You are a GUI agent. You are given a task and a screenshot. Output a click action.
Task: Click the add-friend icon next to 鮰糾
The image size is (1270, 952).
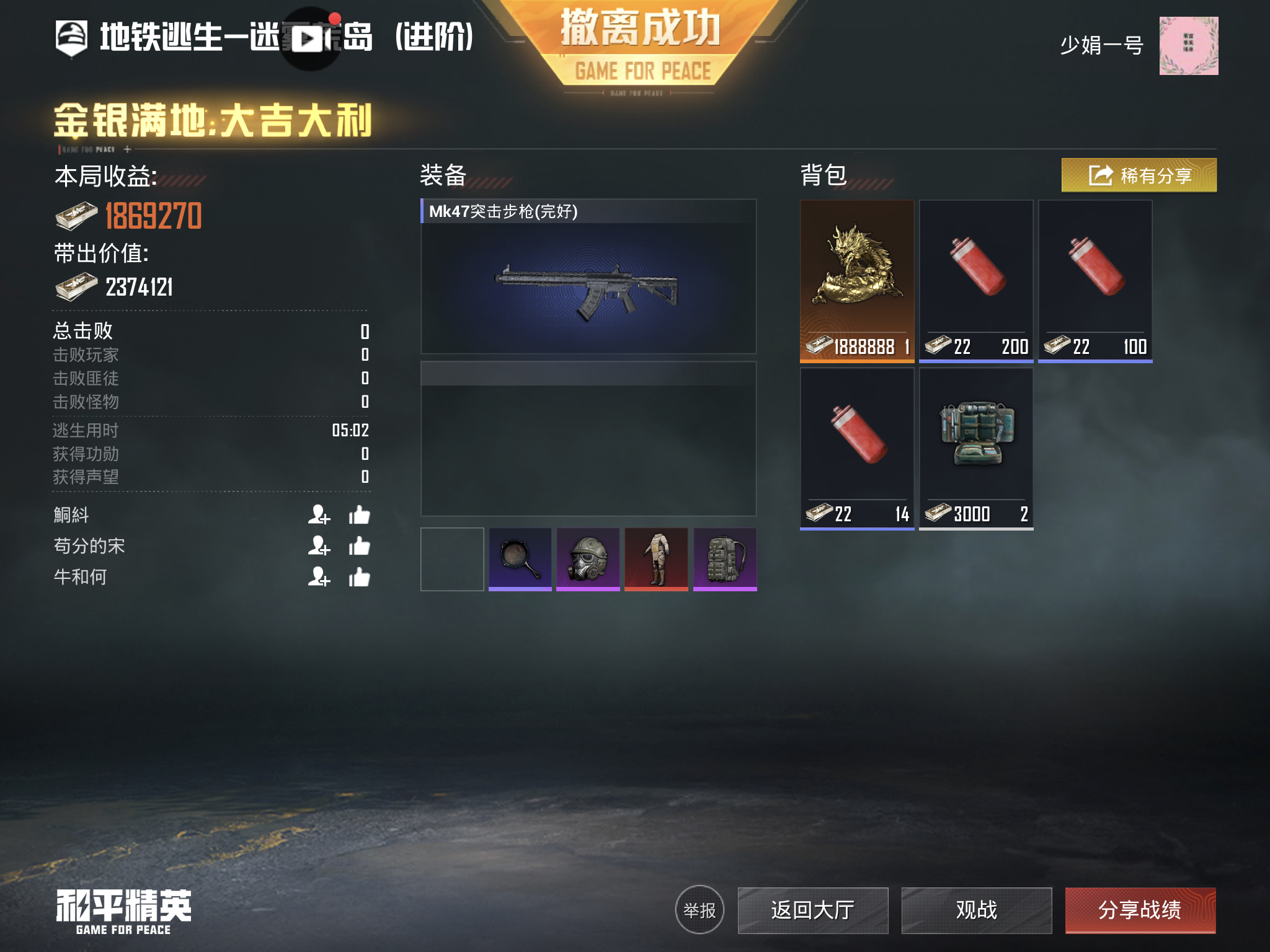[x=320, y=516]
